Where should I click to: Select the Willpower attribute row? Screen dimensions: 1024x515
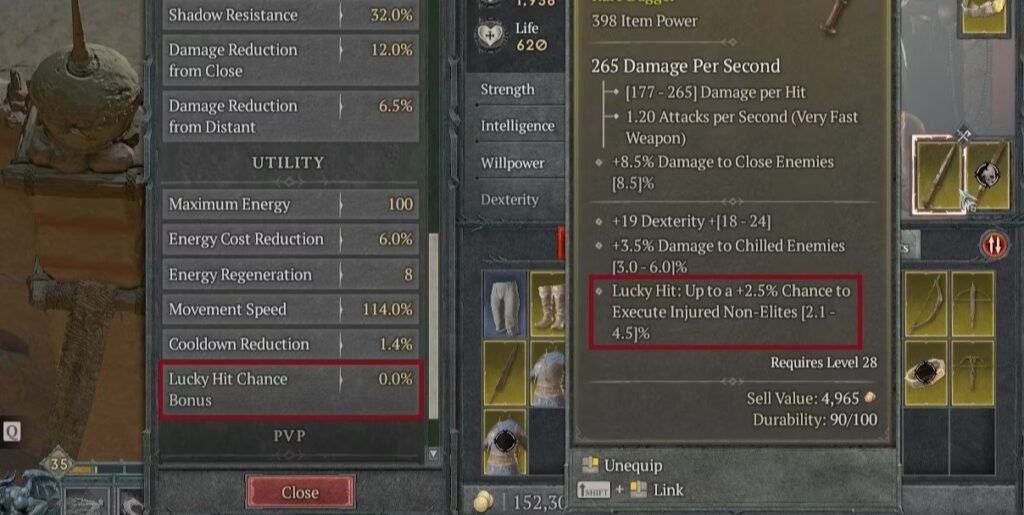512,163
